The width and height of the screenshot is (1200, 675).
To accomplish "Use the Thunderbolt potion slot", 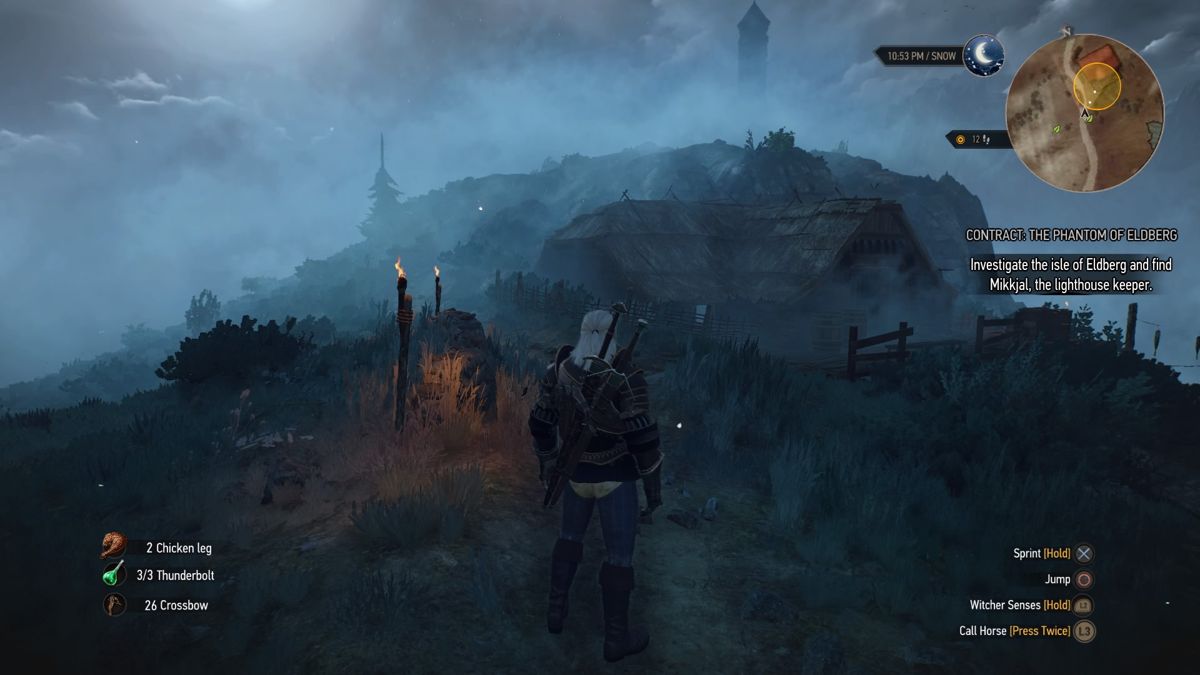I will 114,575.
